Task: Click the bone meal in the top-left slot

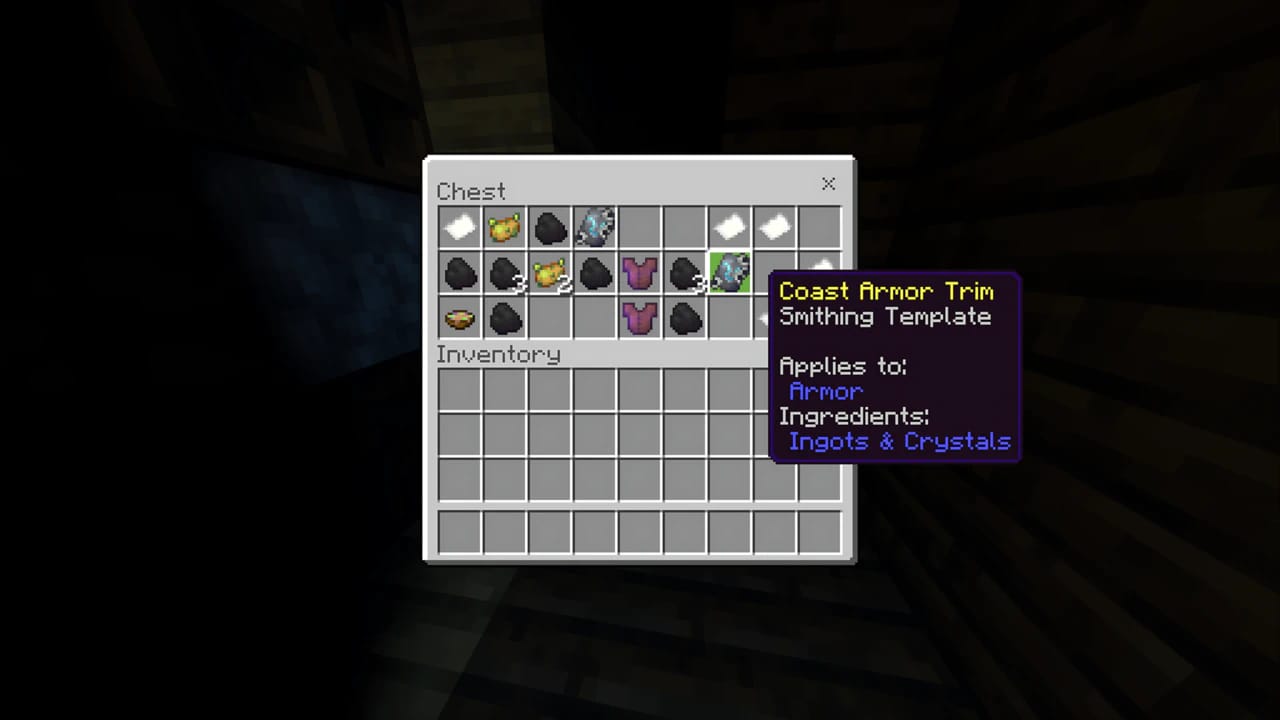Action: (x=459, y=227)
